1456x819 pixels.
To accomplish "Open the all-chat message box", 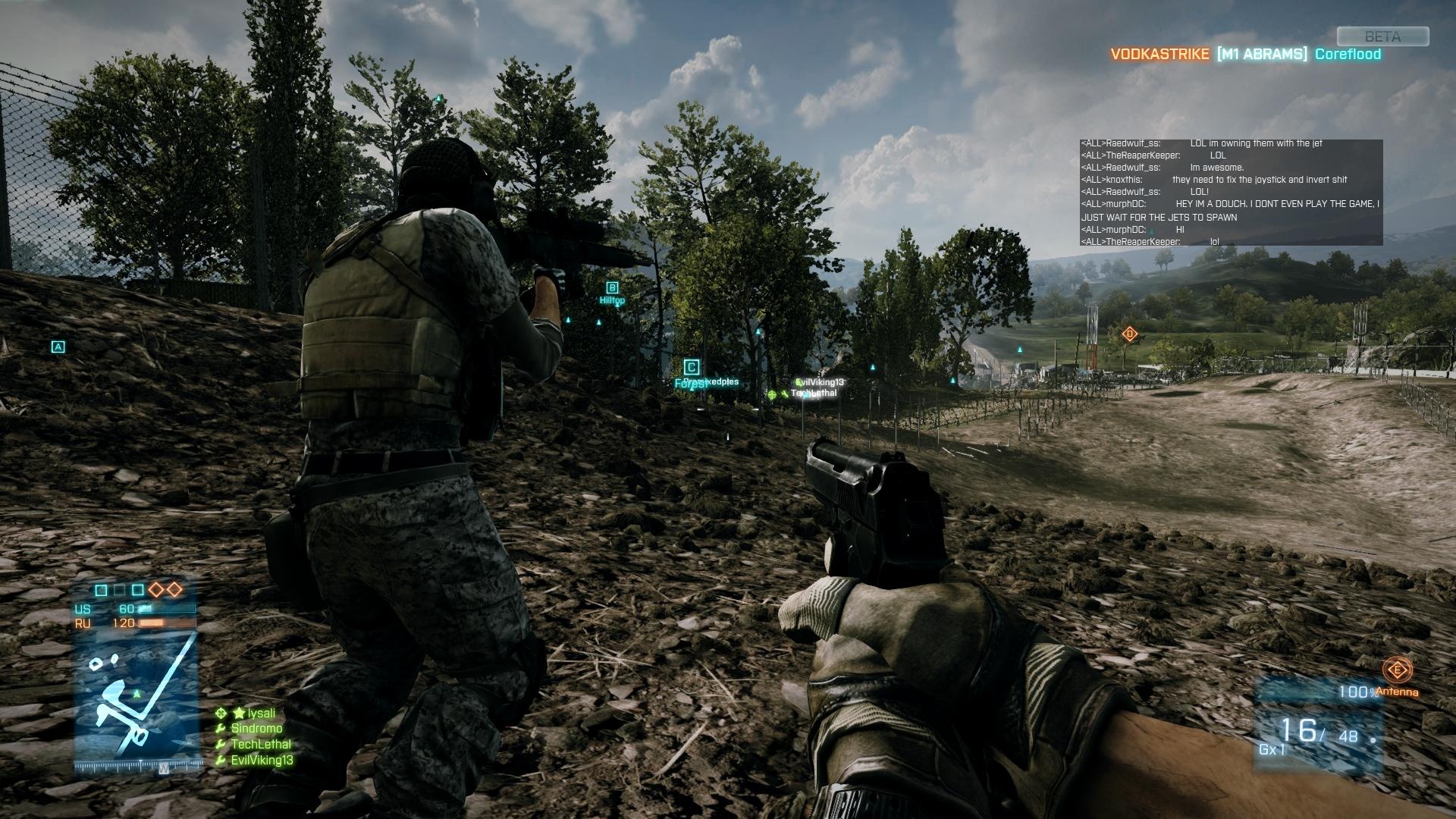I will pyautogui.click(x=1230, y=192).
